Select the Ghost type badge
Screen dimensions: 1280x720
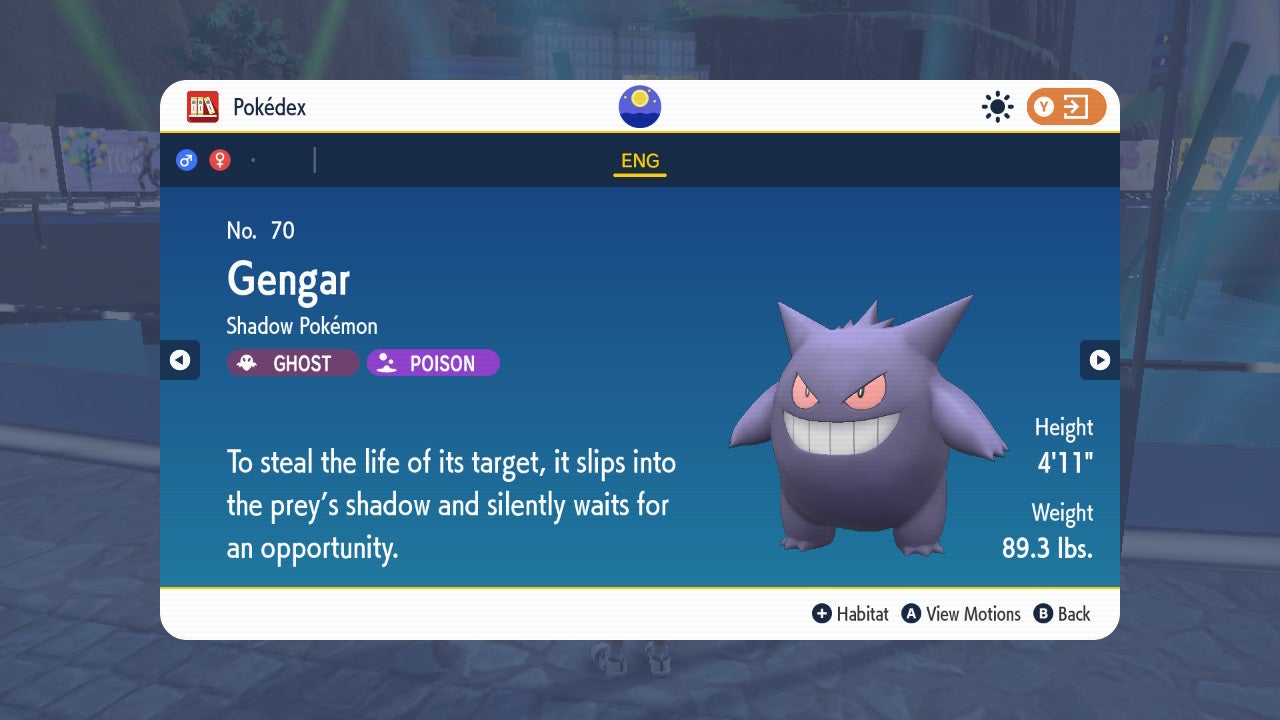pyautogui.click(x=292, y=363)
